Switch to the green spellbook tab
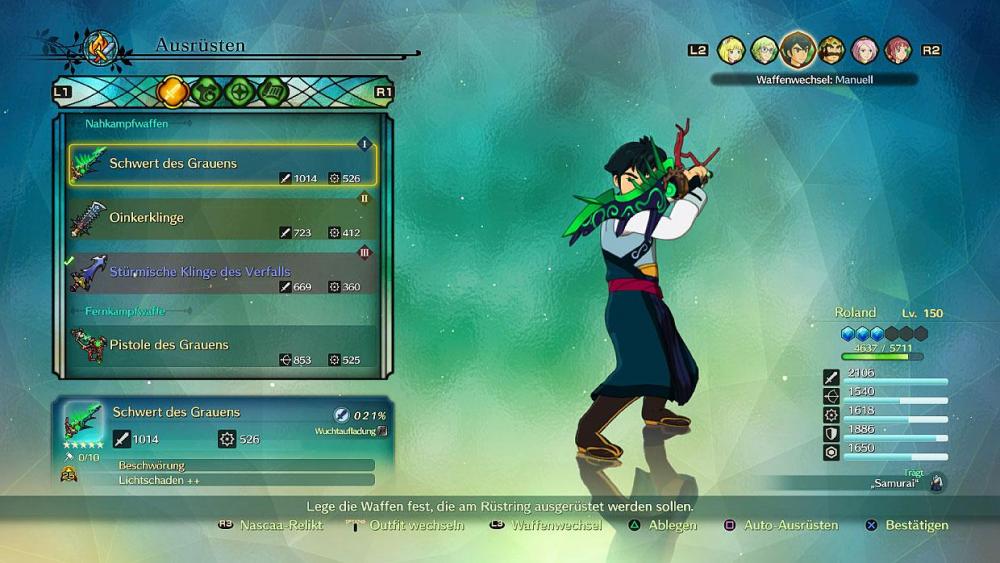Viewport: 1000px width, 563px height. (x=273, y=91)
